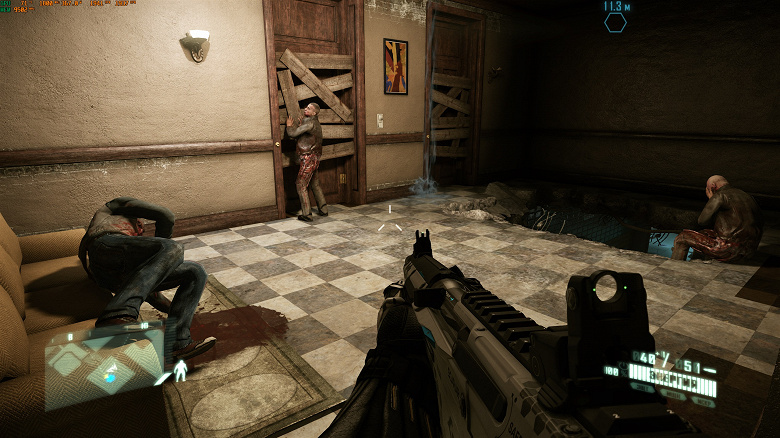Select the hexagon objective waypoint marker
The width and height of the screenshot is (780, 438).
click(x=615, y=22)
